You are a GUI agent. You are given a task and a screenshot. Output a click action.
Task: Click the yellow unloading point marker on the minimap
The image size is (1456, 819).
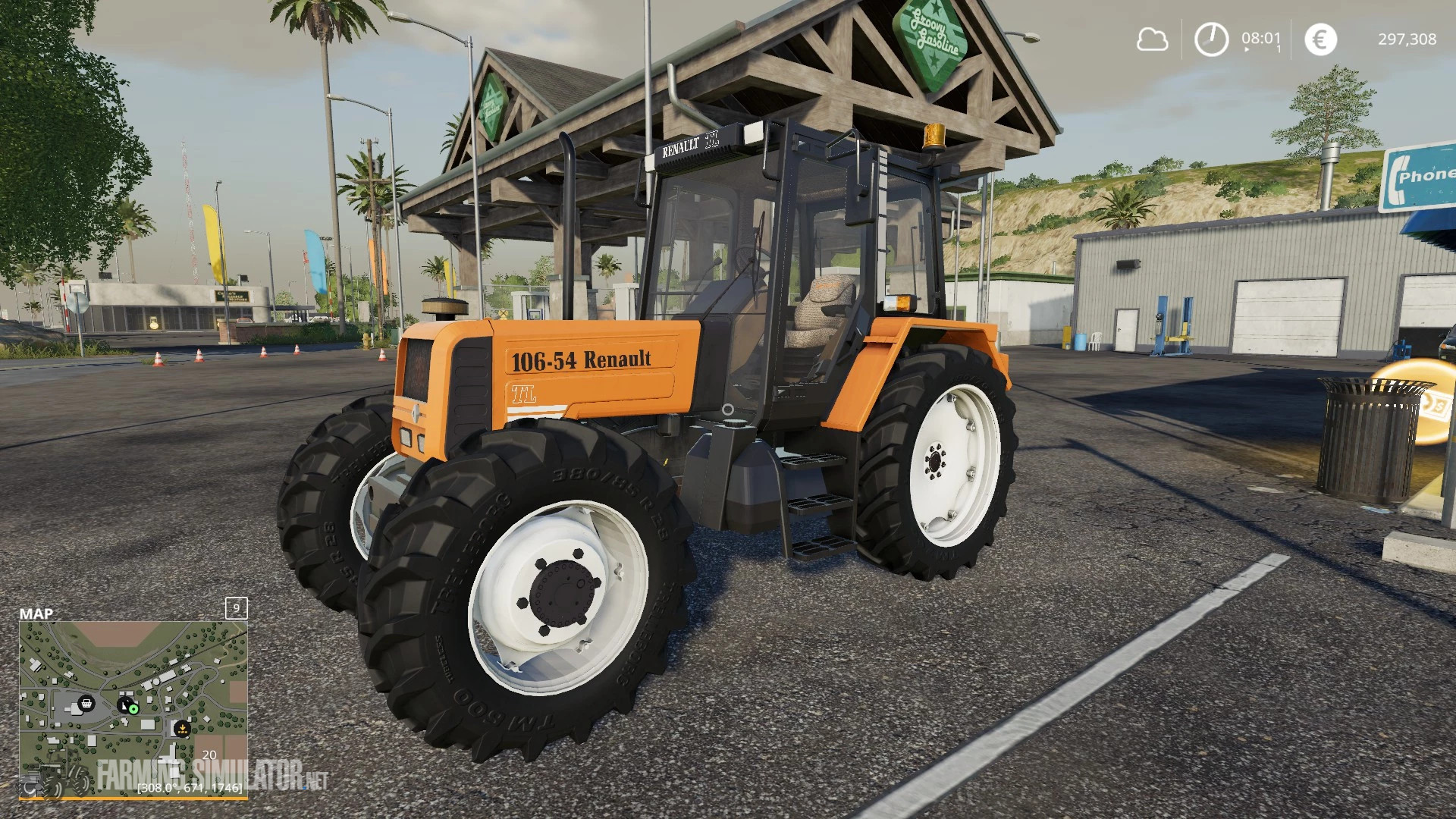point(182,729)
